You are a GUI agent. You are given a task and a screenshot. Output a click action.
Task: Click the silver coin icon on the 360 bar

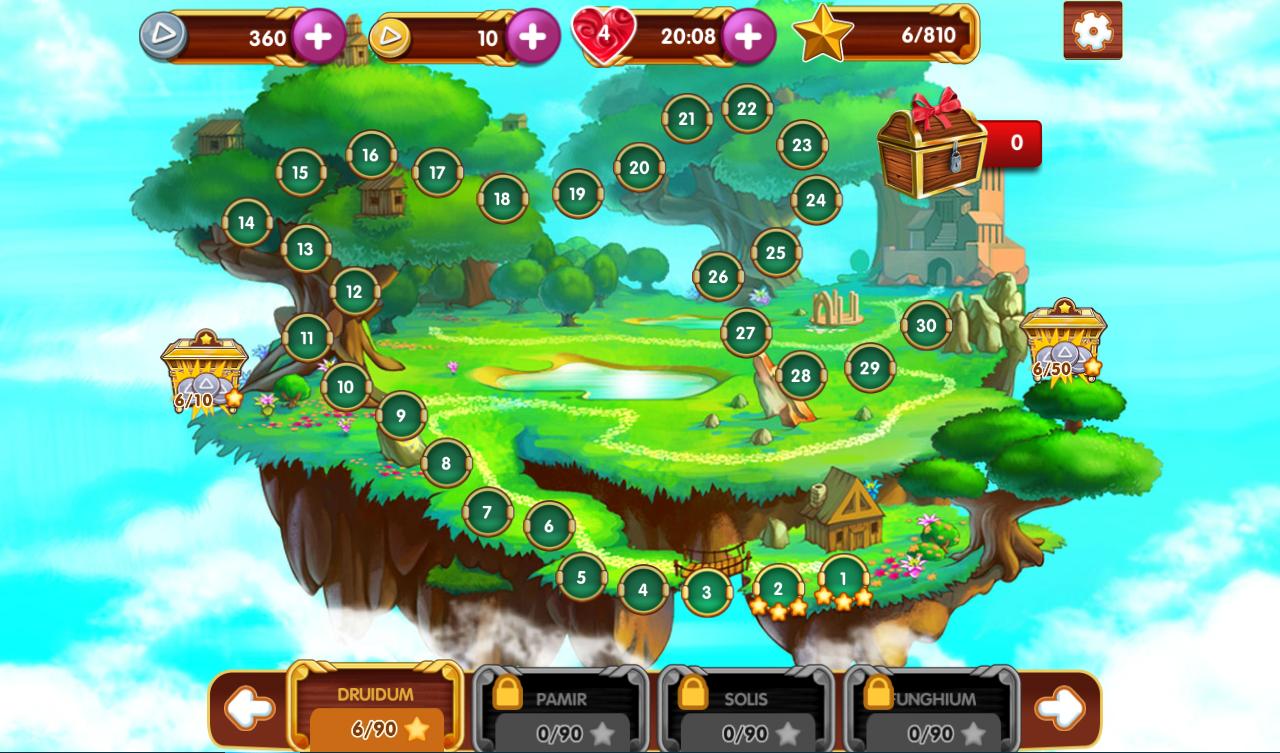(165, 35)
